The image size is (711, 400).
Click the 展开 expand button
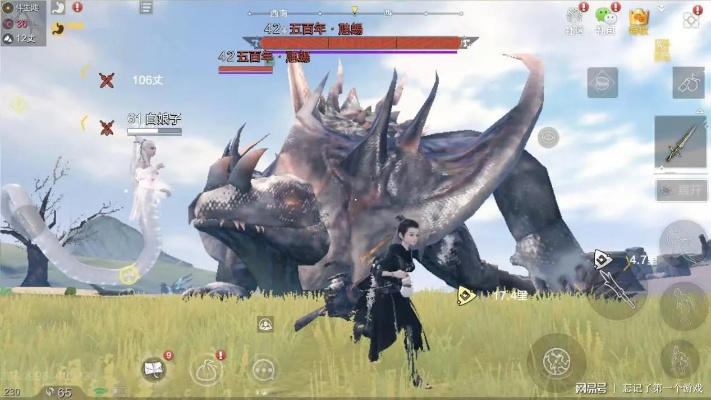click(681, 190)
